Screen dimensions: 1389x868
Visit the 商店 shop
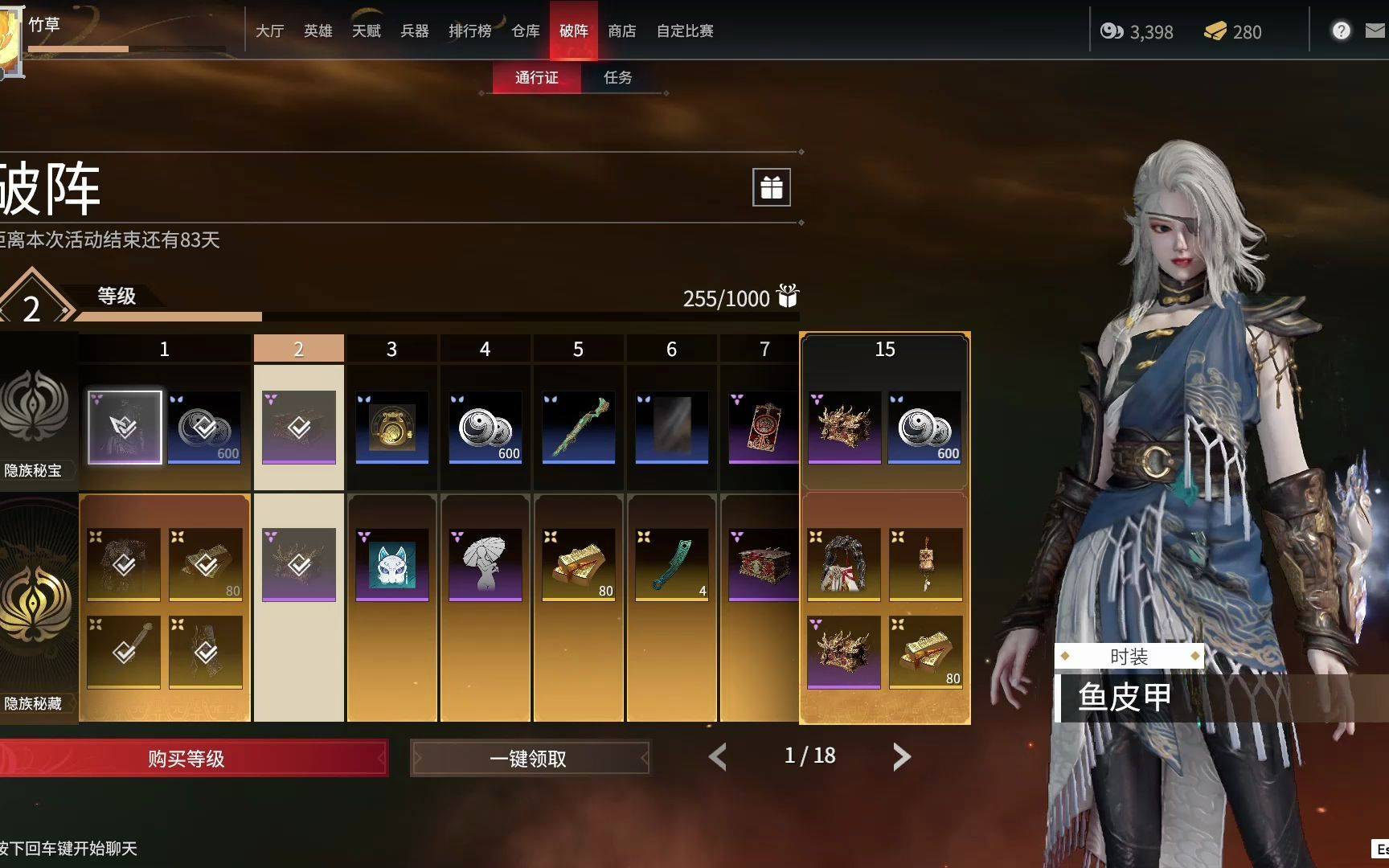coord(621,31)
